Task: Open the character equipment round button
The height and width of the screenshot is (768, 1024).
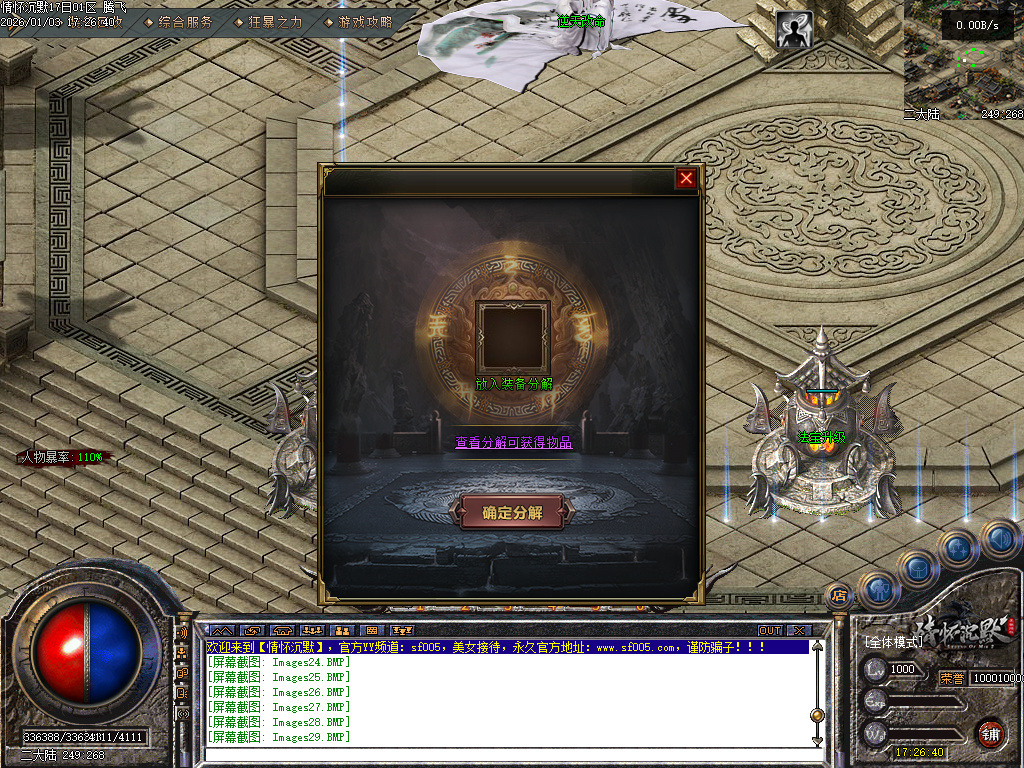Action: coord(879,589)
